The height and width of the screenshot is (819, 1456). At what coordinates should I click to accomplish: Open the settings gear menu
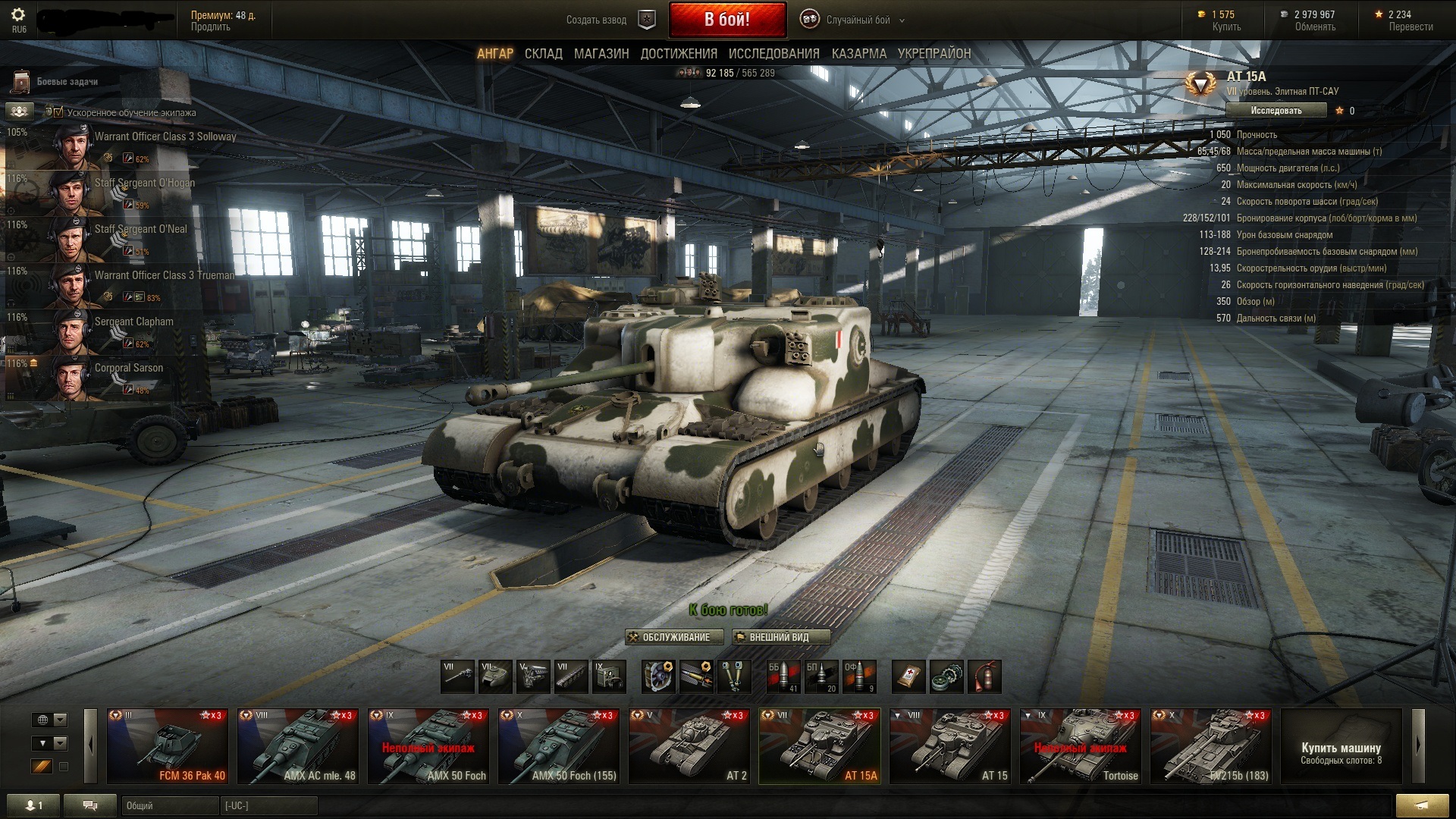[18, 15]
